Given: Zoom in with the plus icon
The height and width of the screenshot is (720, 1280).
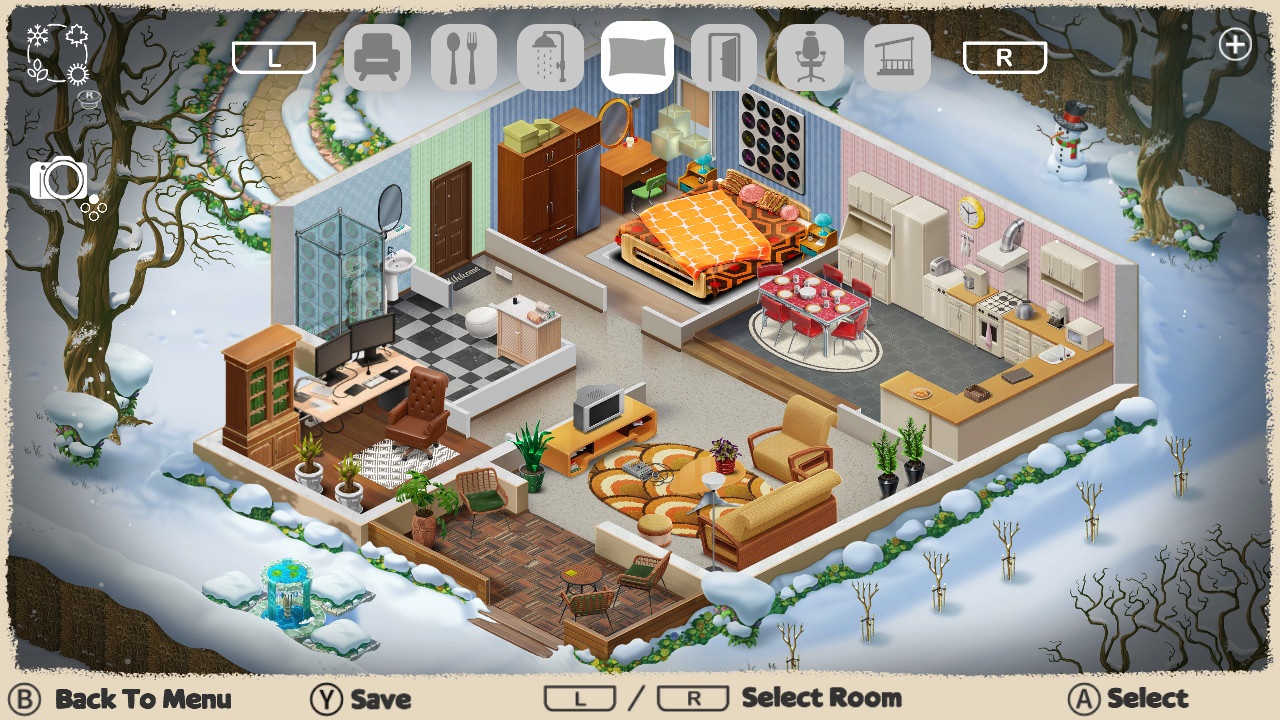Looking at the screenshot, I should pyautogui.click(x=1235, y=44).
